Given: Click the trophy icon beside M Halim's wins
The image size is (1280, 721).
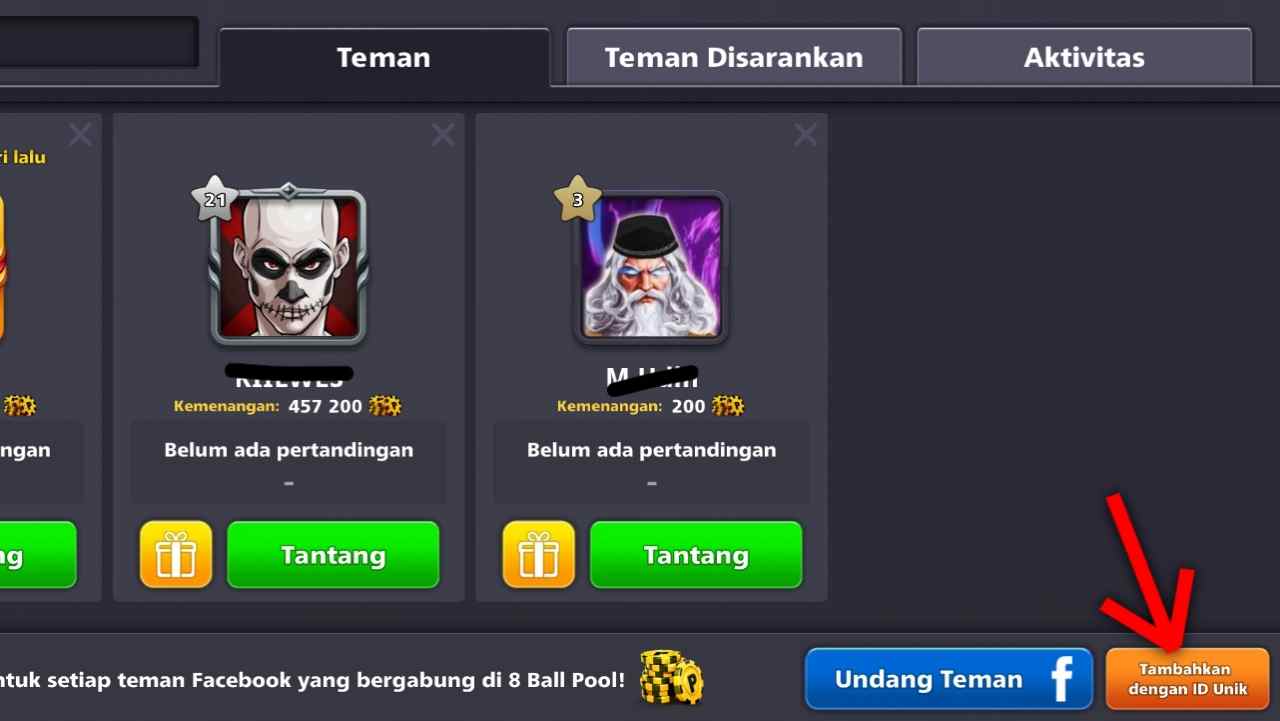Looking at the screenshot, I should (x=727, y=405).
